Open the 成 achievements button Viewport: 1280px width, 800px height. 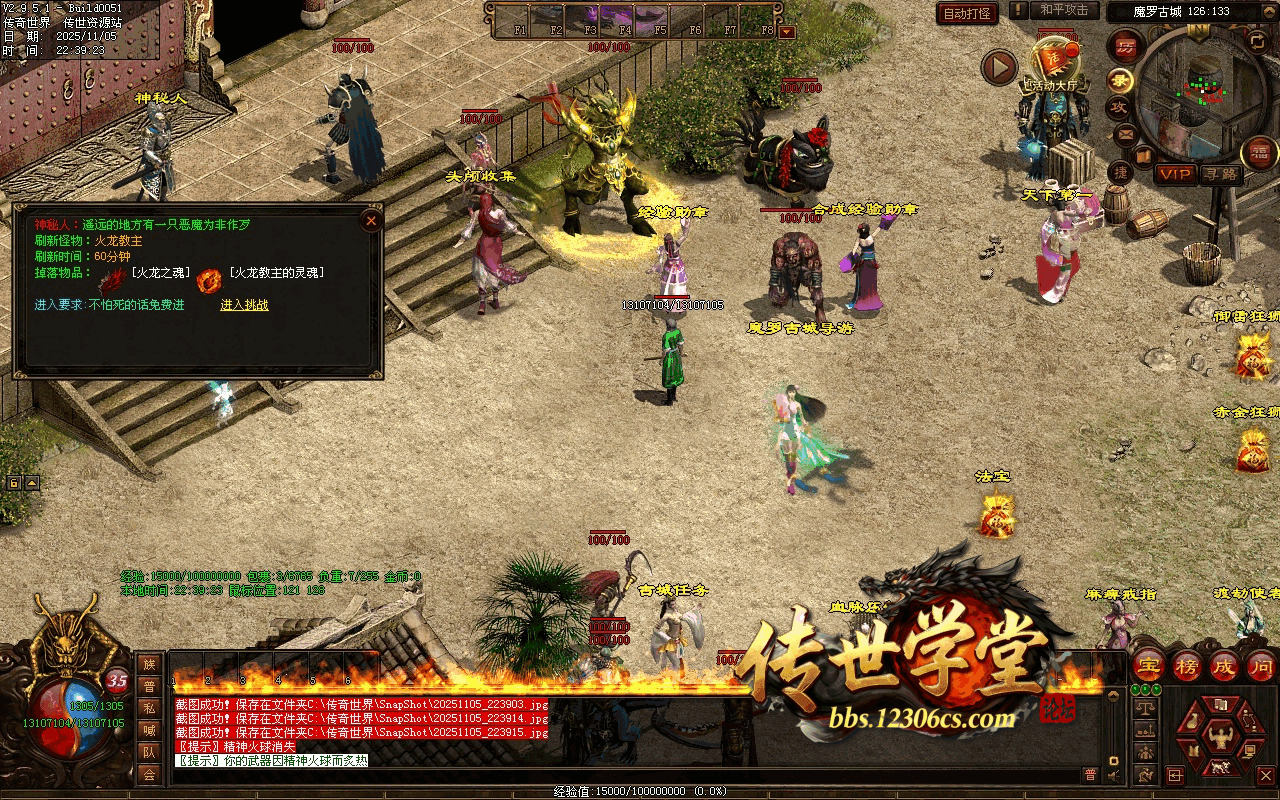click(x=1224, y=665)
